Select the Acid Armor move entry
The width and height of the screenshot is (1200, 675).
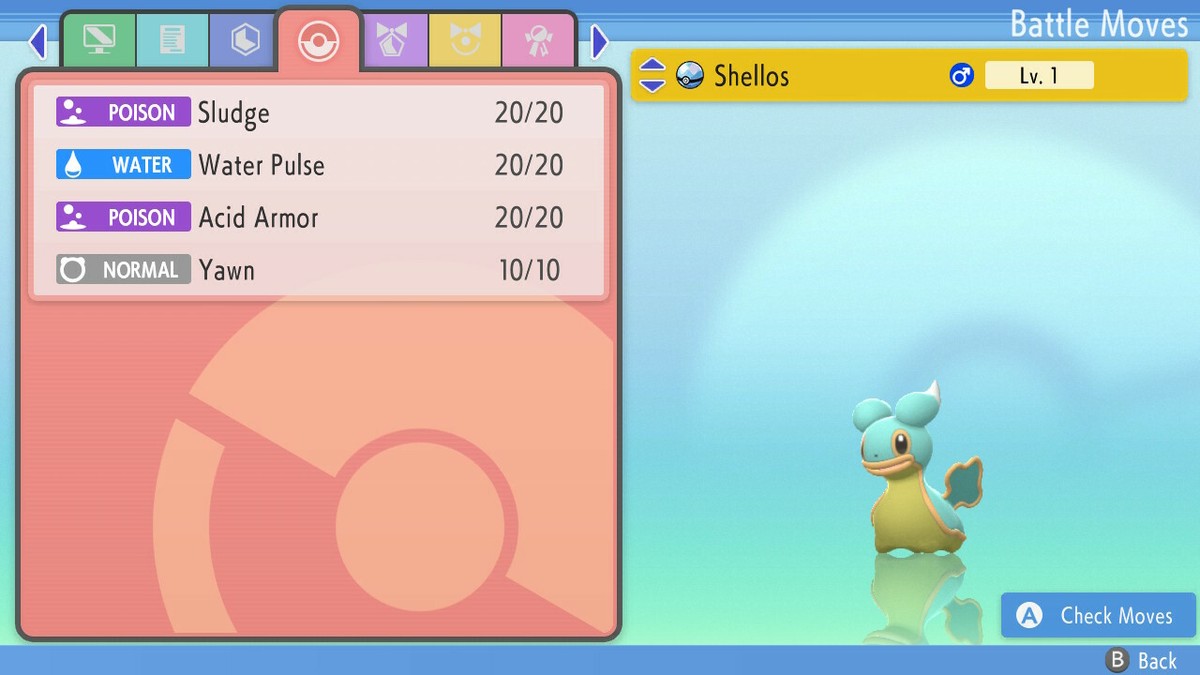coord(318,218)
